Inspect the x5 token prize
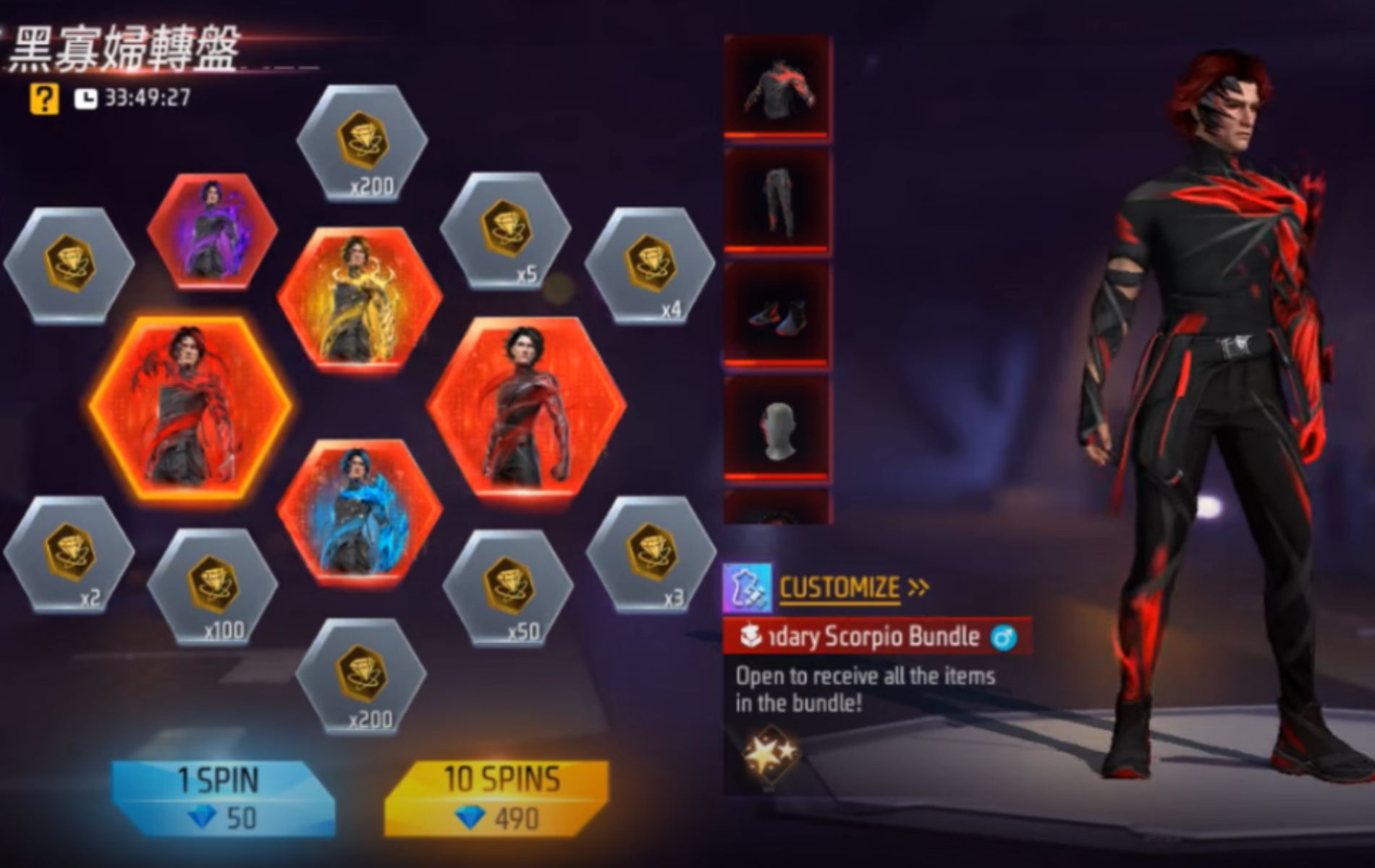The height and width of the screenshot is (868, 1375). pos(505,231)
